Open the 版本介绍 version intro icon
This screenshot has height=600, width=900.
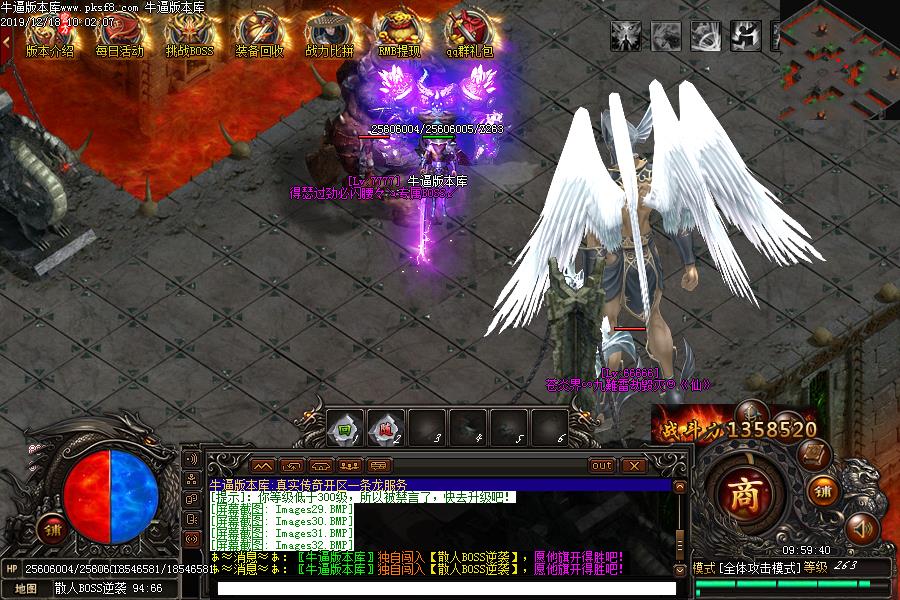[x=49, y=36]
